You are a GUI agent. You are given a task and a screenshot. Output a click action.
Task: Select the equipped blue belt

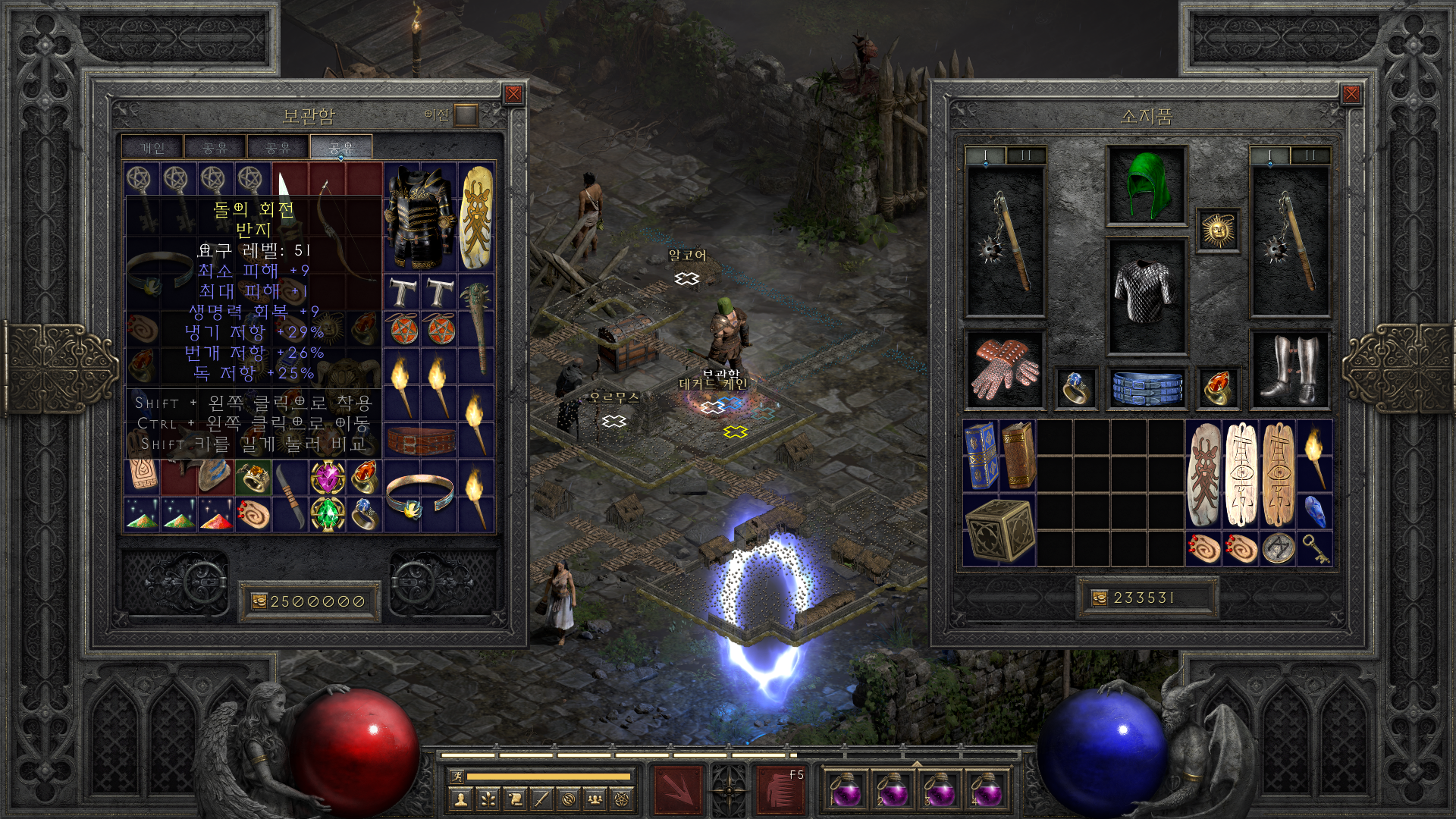1146,387
